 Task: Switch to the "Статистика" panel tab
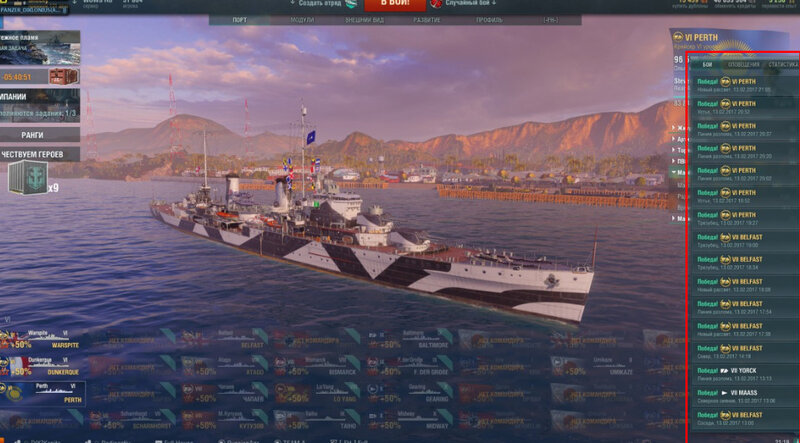(x=782, y=65)
